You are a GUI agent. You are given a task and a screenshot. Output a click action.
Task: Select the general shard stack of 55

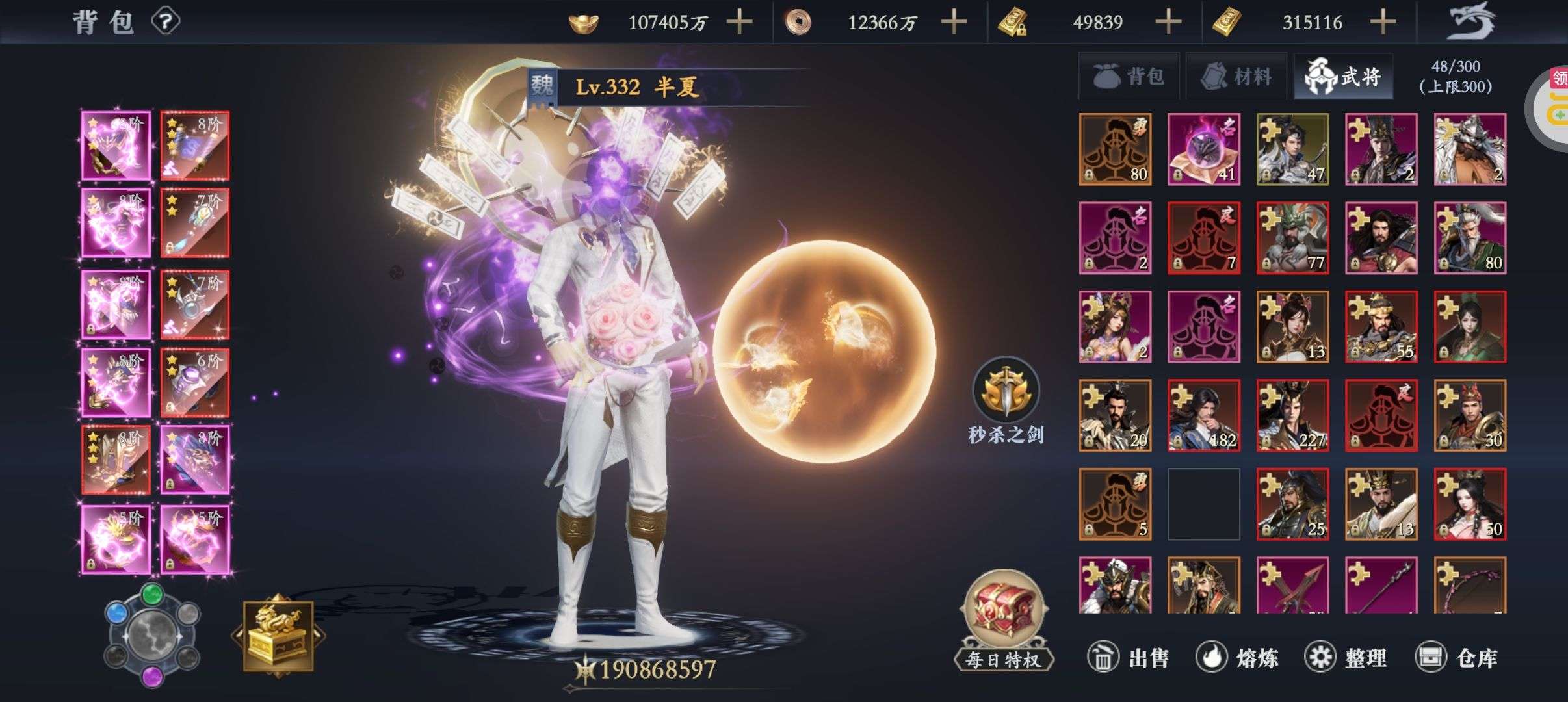coord(1381,326)
